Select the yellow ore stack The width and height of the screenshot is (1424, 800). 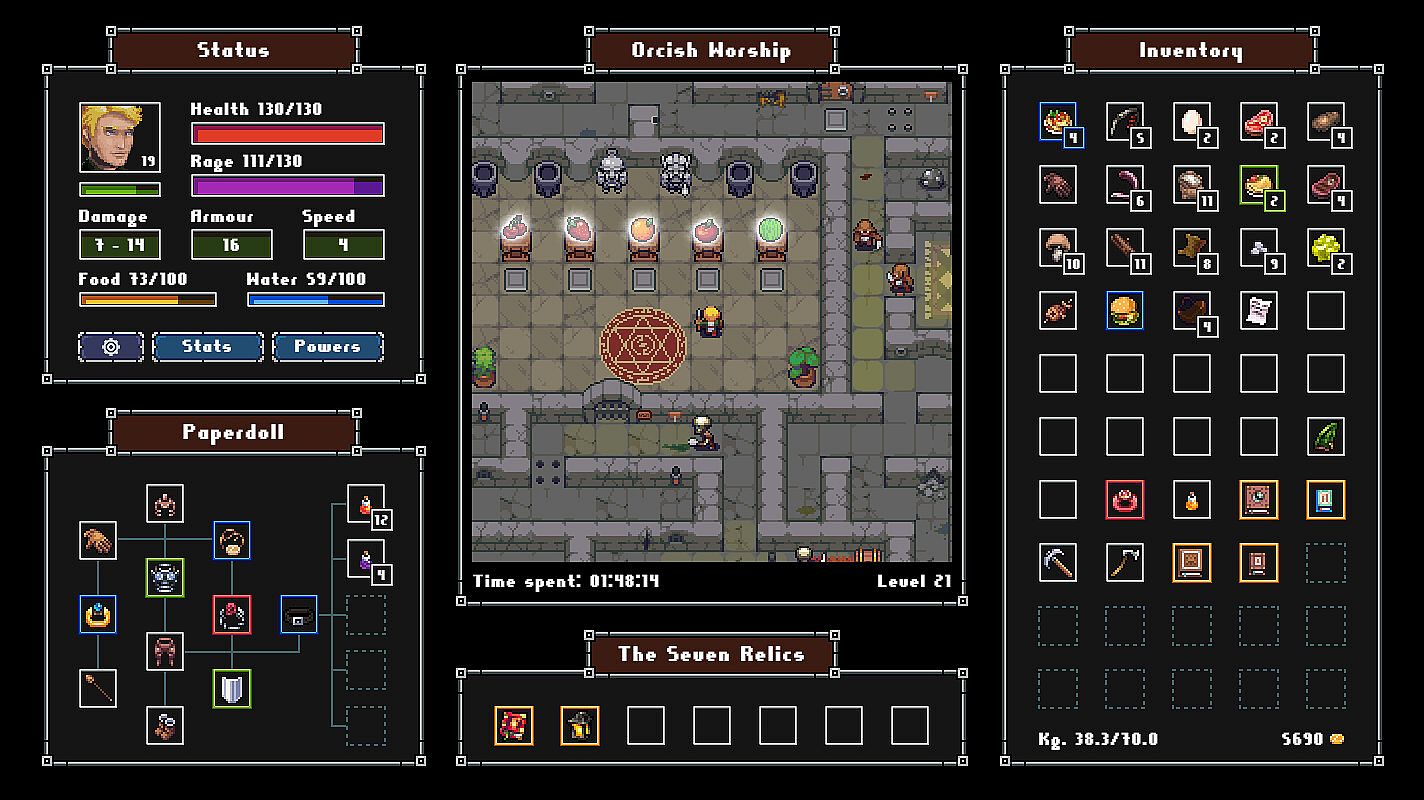pos(1325,247)
